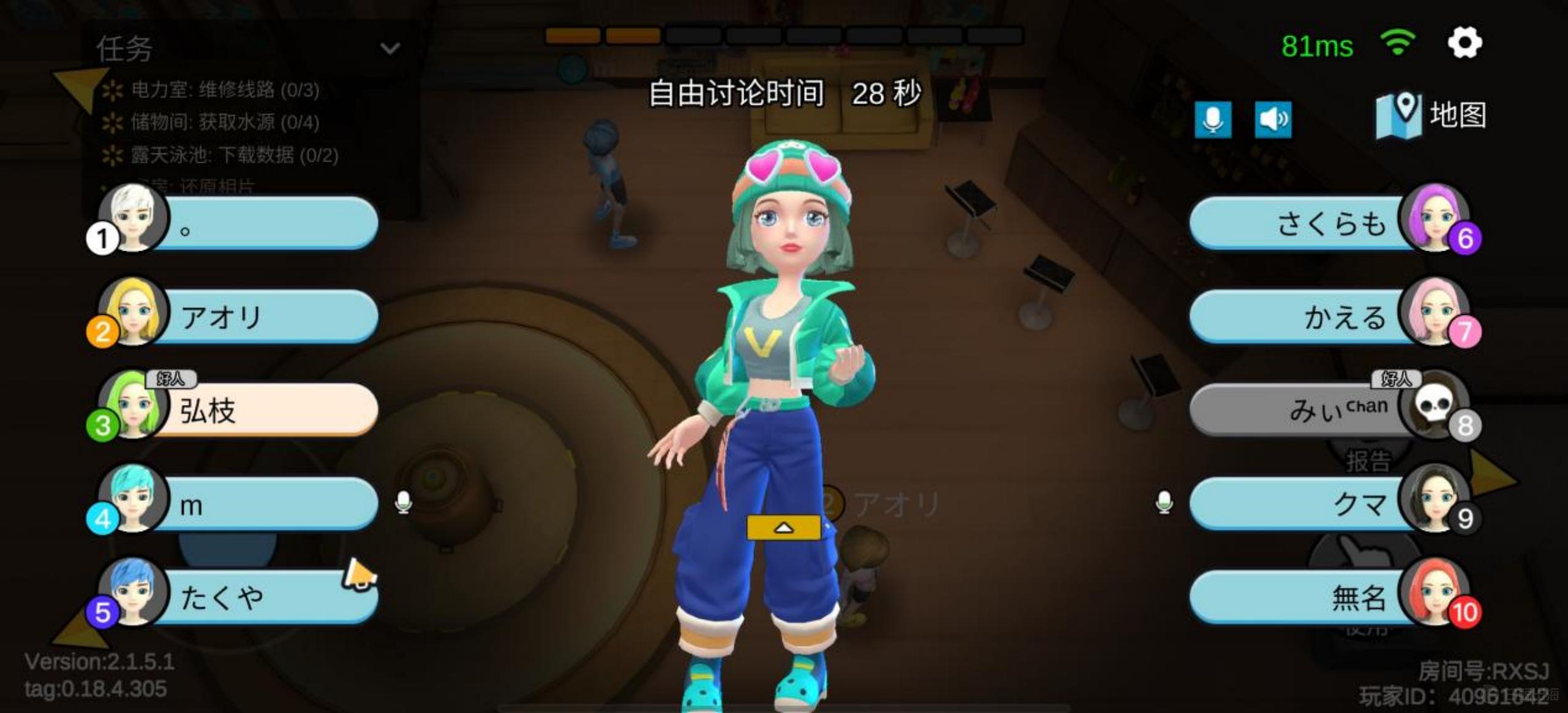This screenshot has width=1568, height=713.
Task: Click the 任务 panel title
Action: [123, 48]
